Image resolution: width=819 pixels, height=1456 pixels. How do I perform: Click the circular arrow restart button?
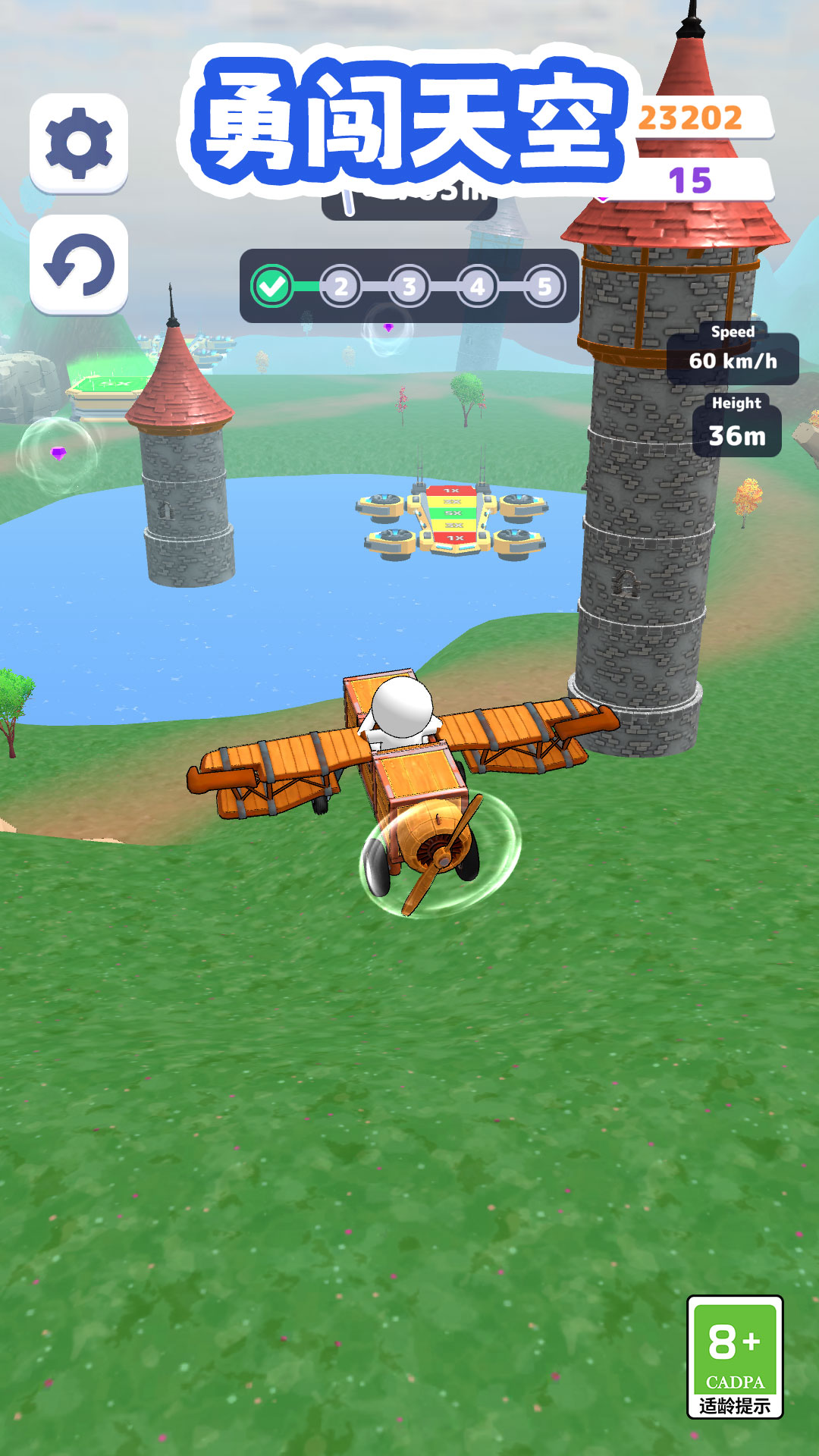tap(79, 265)
